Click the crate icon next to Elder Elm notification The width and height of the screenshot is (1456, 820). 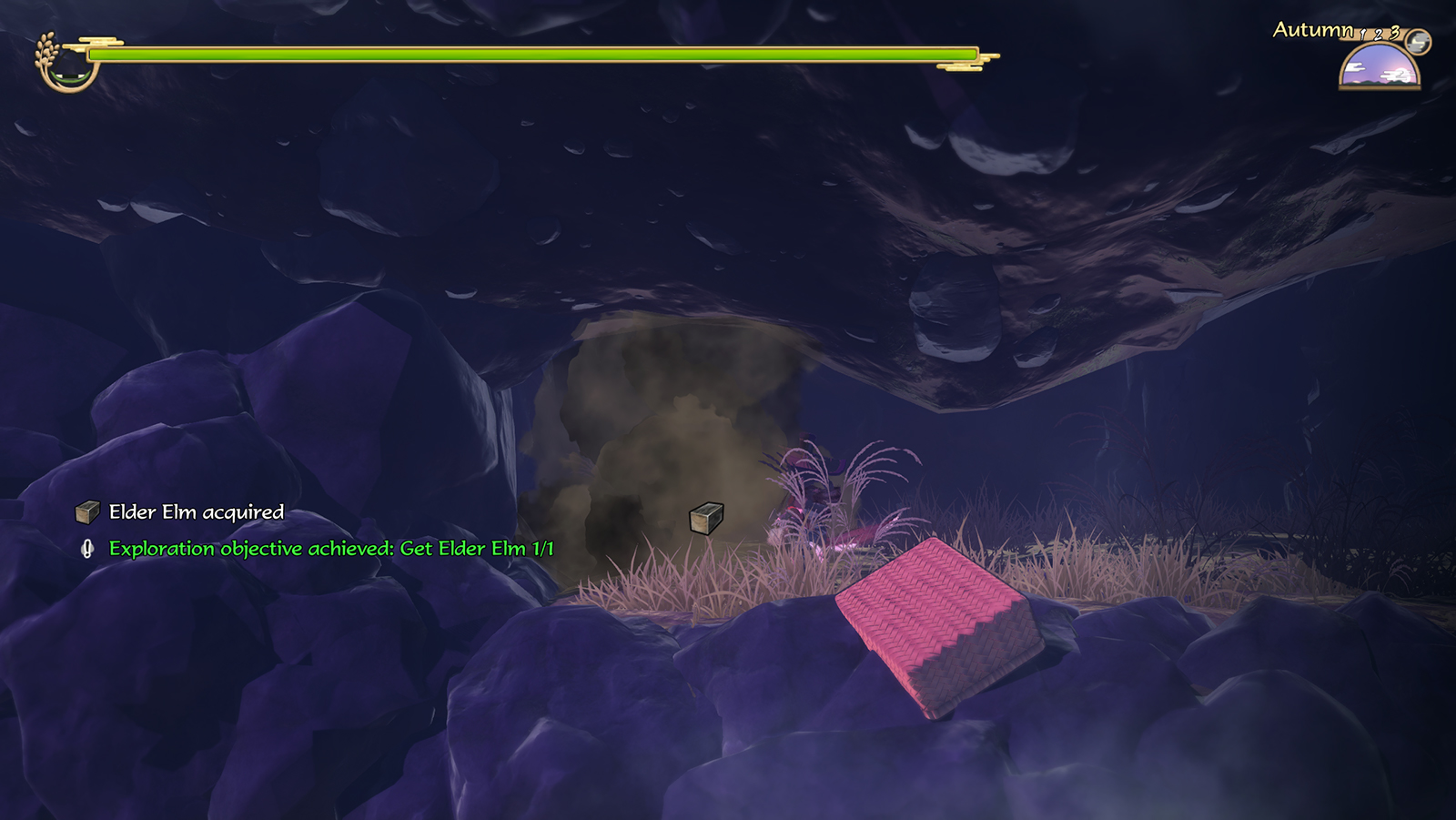pyautogui.click(x=87, y=512)
